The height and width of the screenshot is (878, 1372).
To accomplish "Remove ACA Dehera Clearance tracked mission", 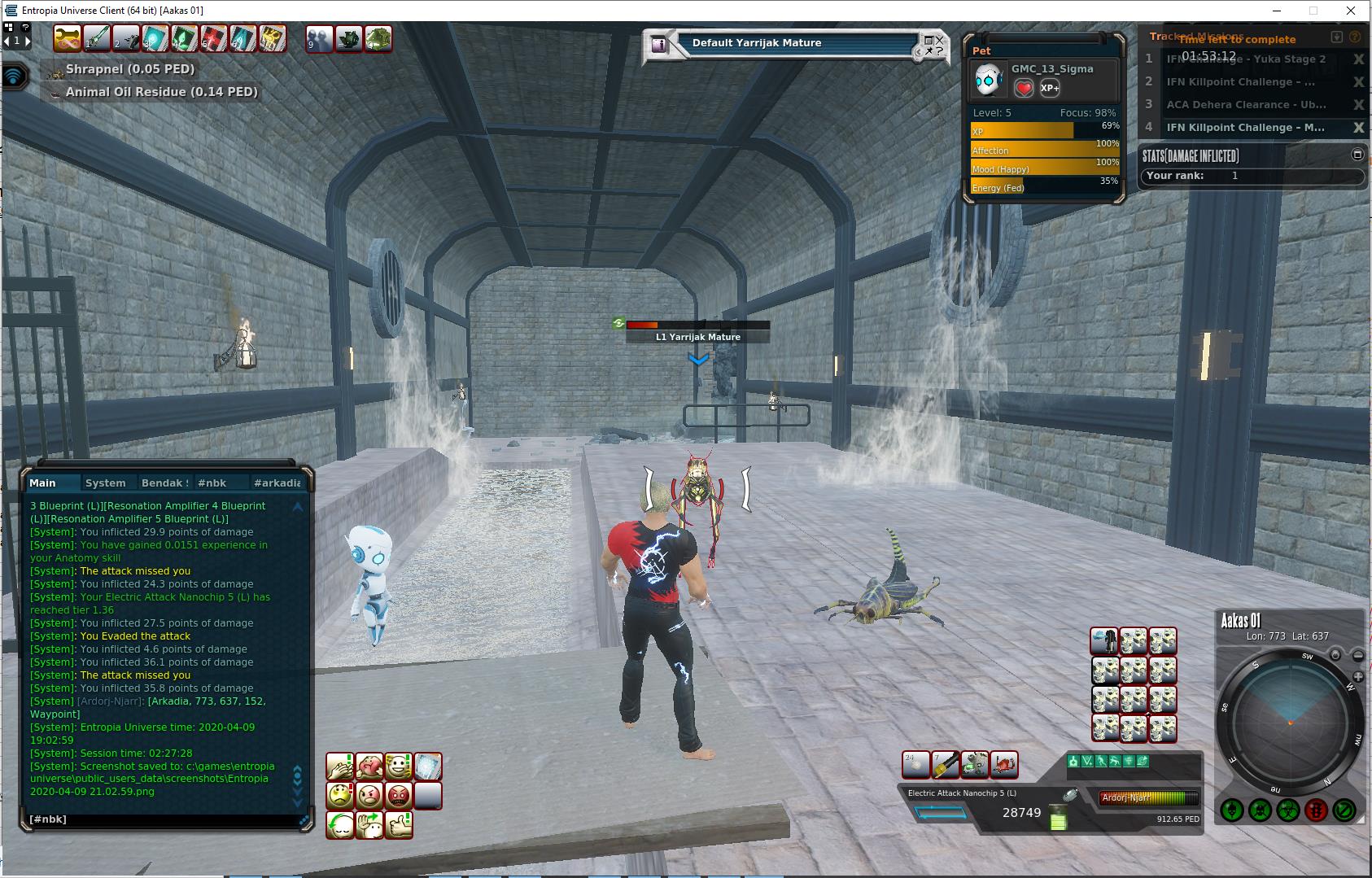I will (x=1358, y=105).
